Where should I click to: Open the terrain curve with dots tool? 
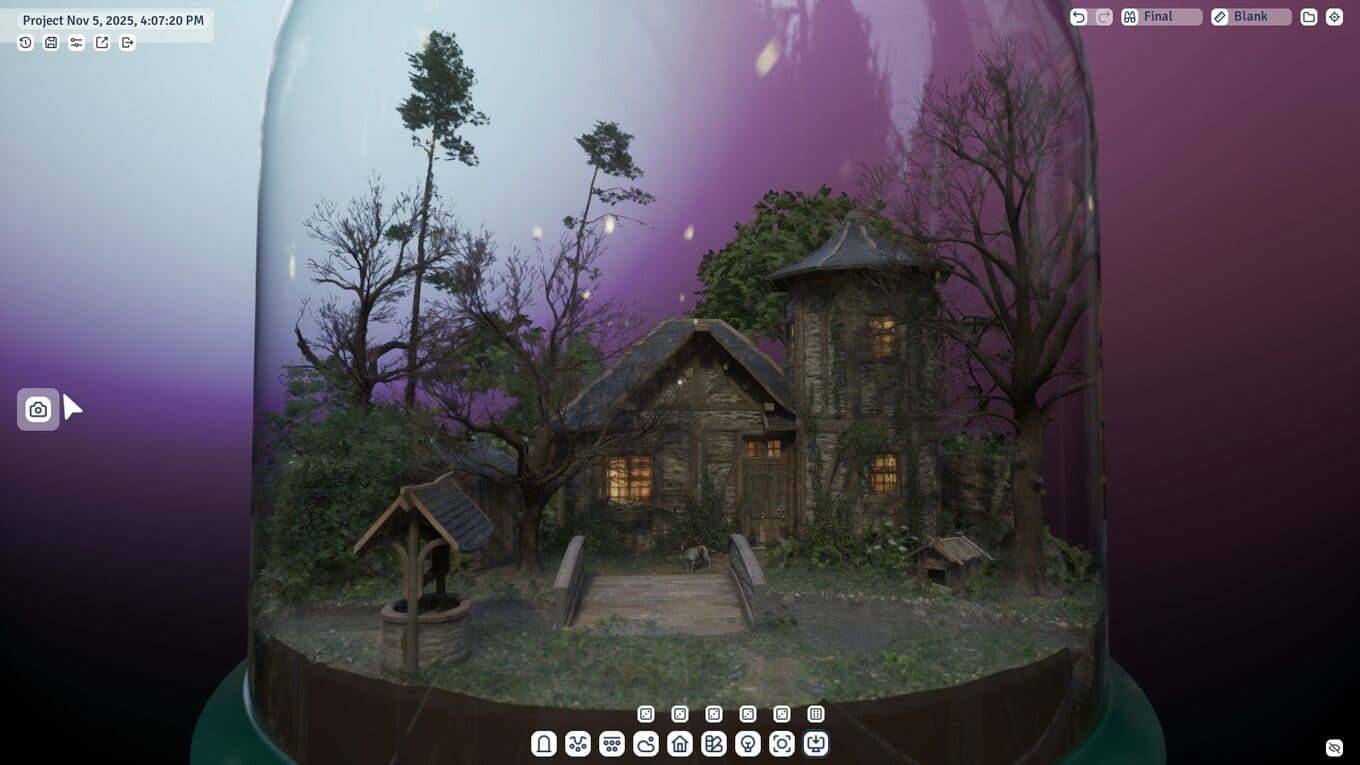(x=578, y=744)
